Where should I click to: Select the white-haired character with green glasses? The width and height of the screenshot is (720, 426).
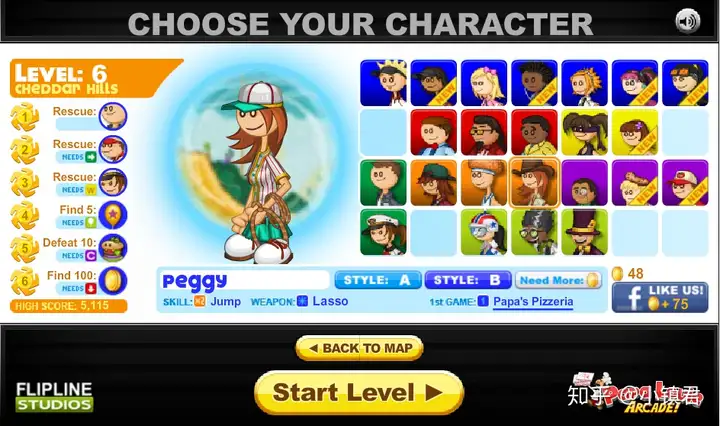[534, 232]
